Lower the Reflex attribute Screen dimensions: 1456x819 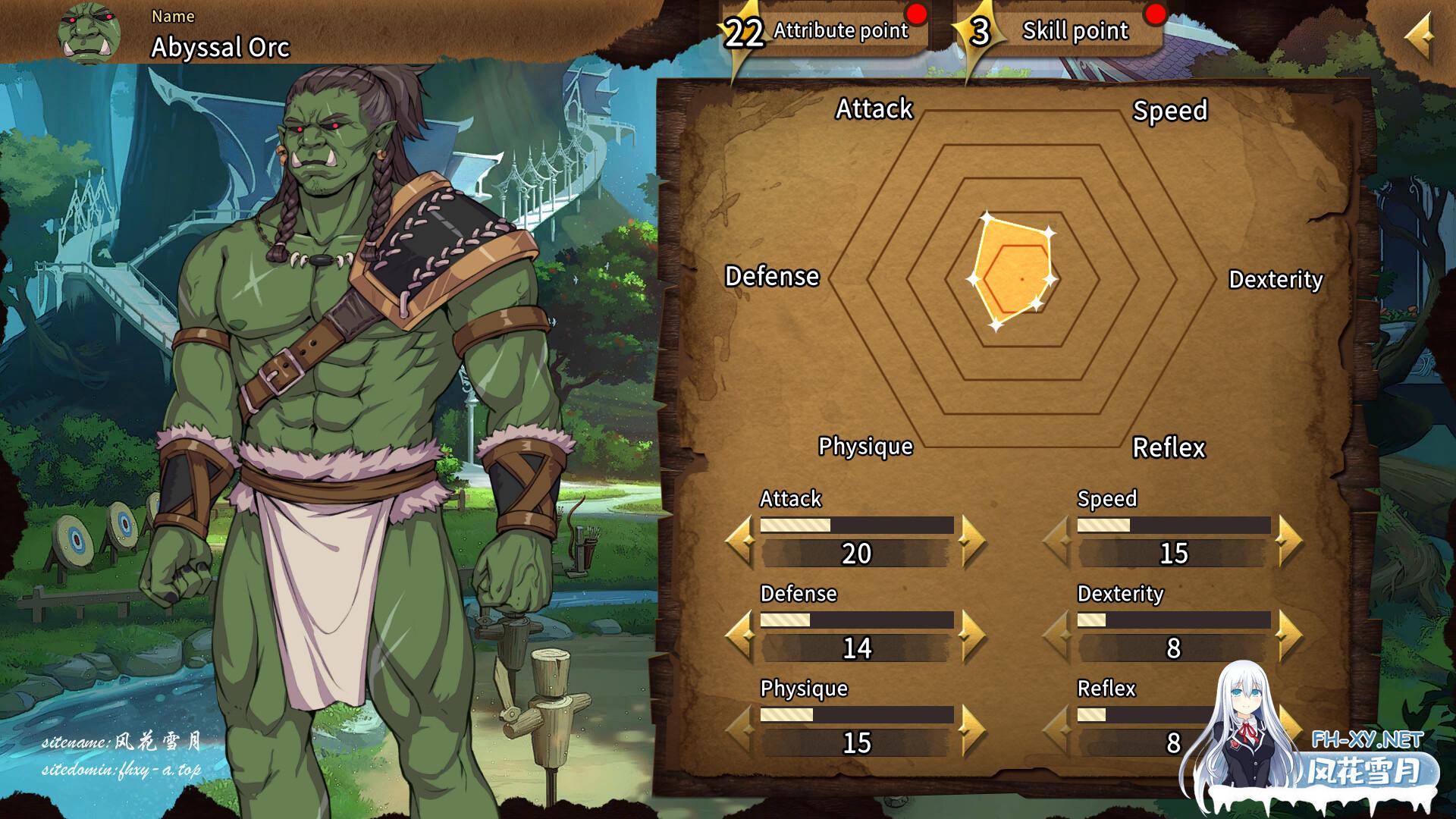tap(1059, 730)
